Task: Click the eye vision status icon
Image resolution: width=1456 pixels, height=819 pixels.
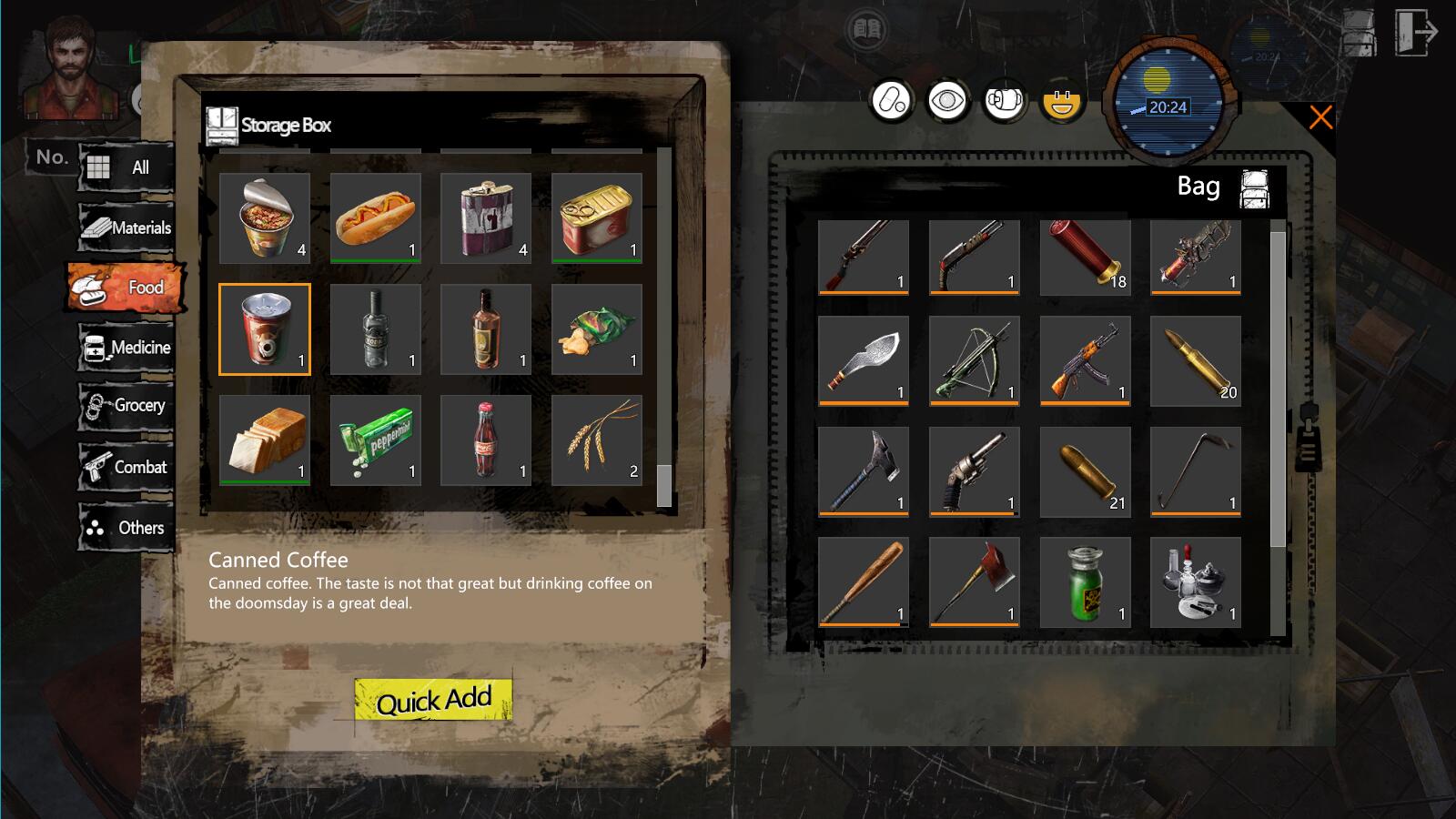Action: tap(948, 101)
